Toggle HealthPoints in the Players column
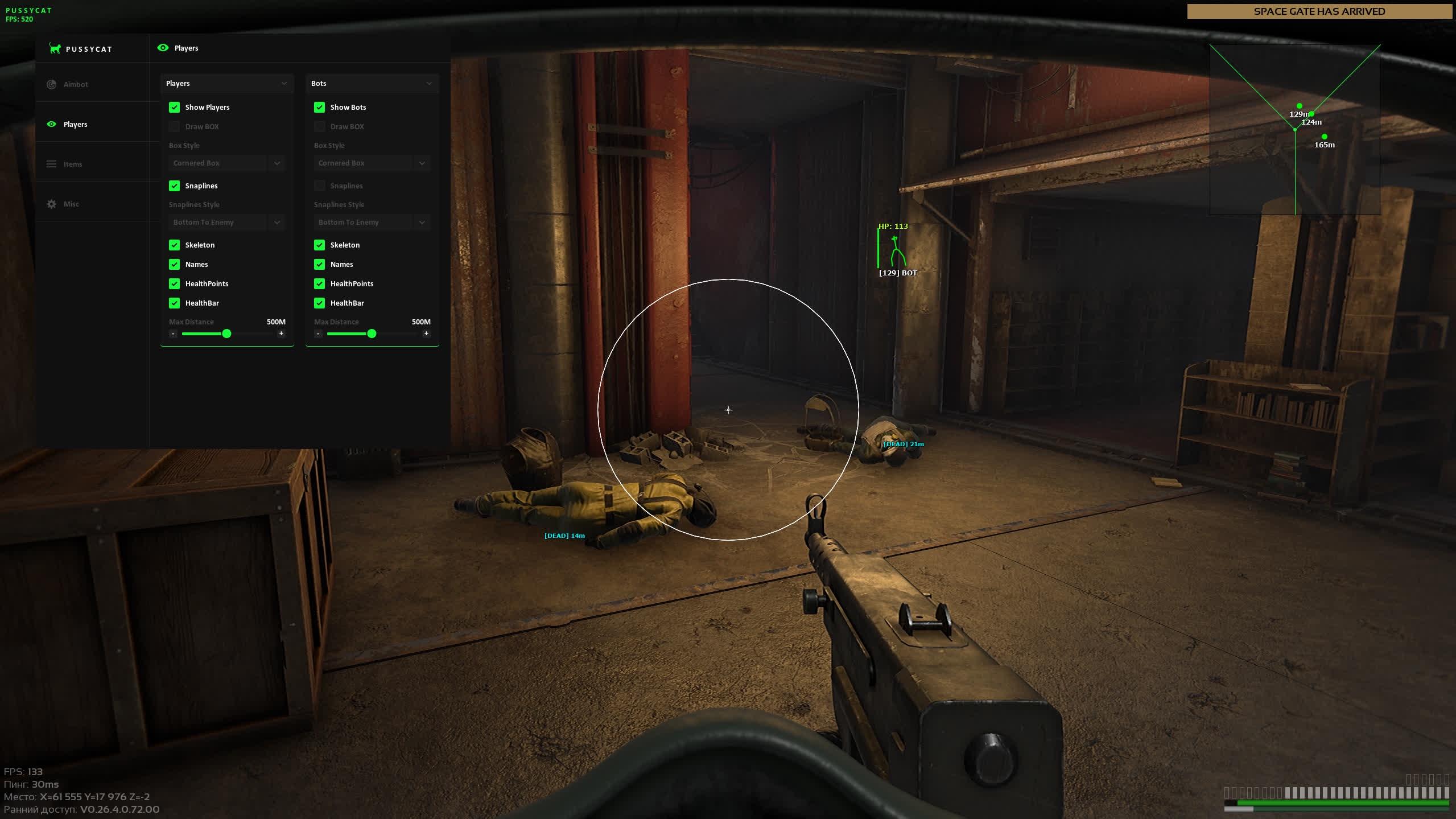The width and height of the screenshot is (1456, 819). click(174, 283)
